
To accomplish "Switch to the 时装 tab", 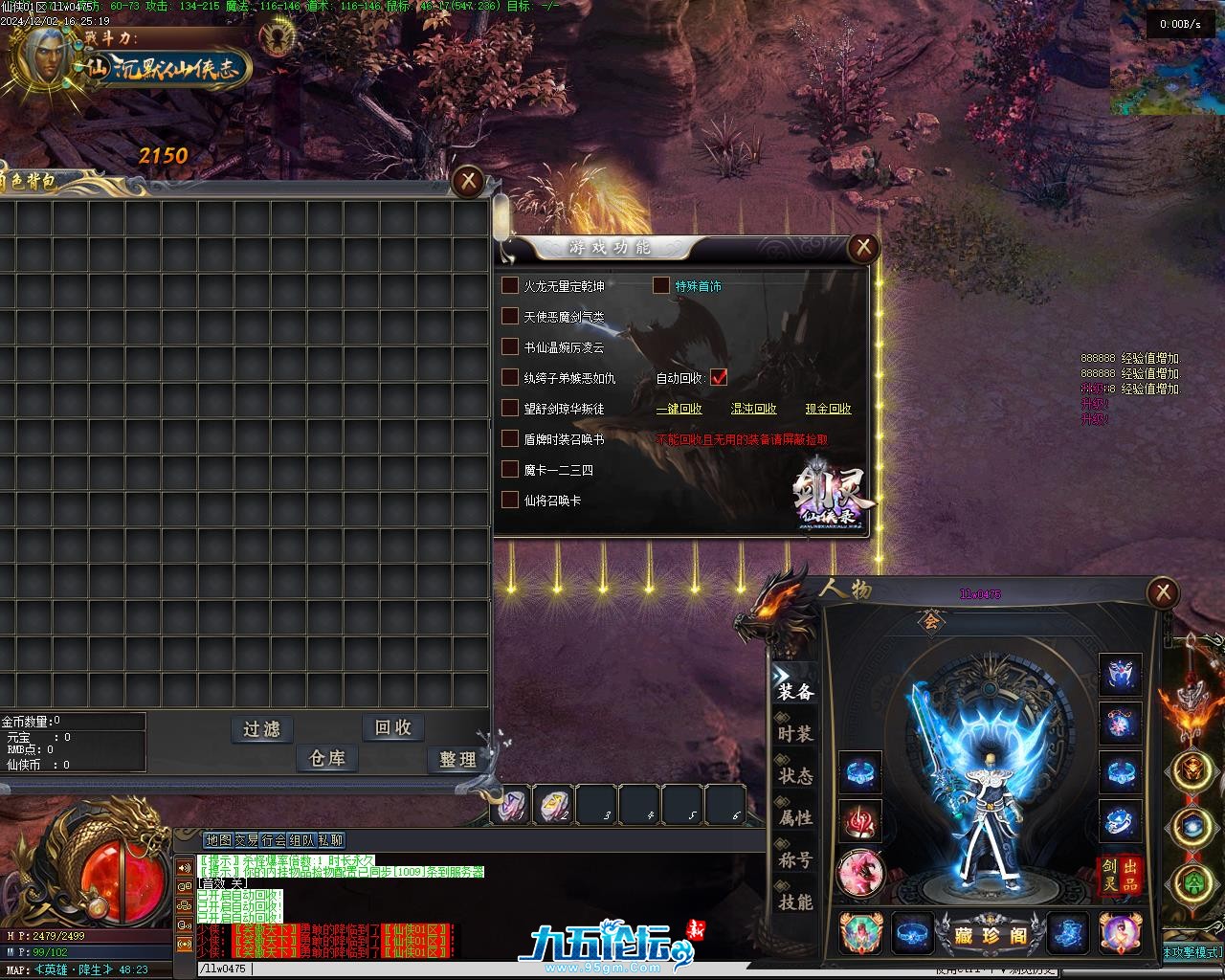I will point(795,734).
